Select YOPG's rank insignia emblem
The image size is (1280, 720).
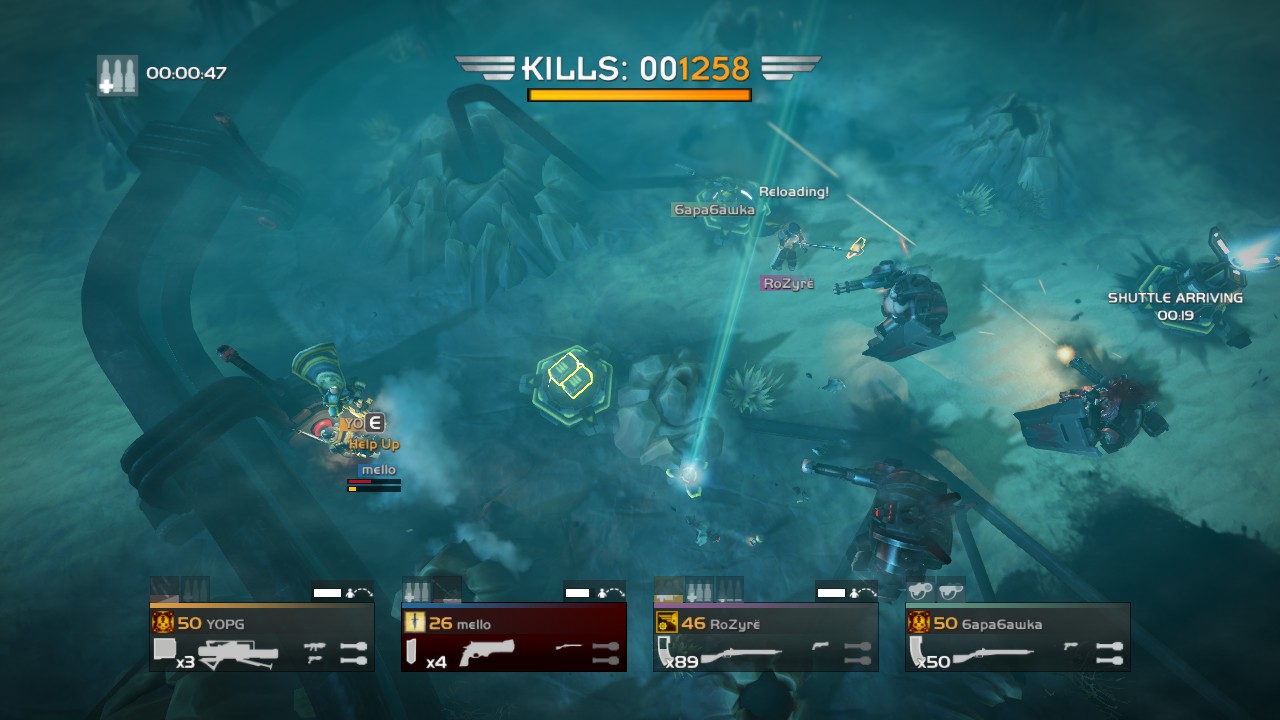point(163,621)
